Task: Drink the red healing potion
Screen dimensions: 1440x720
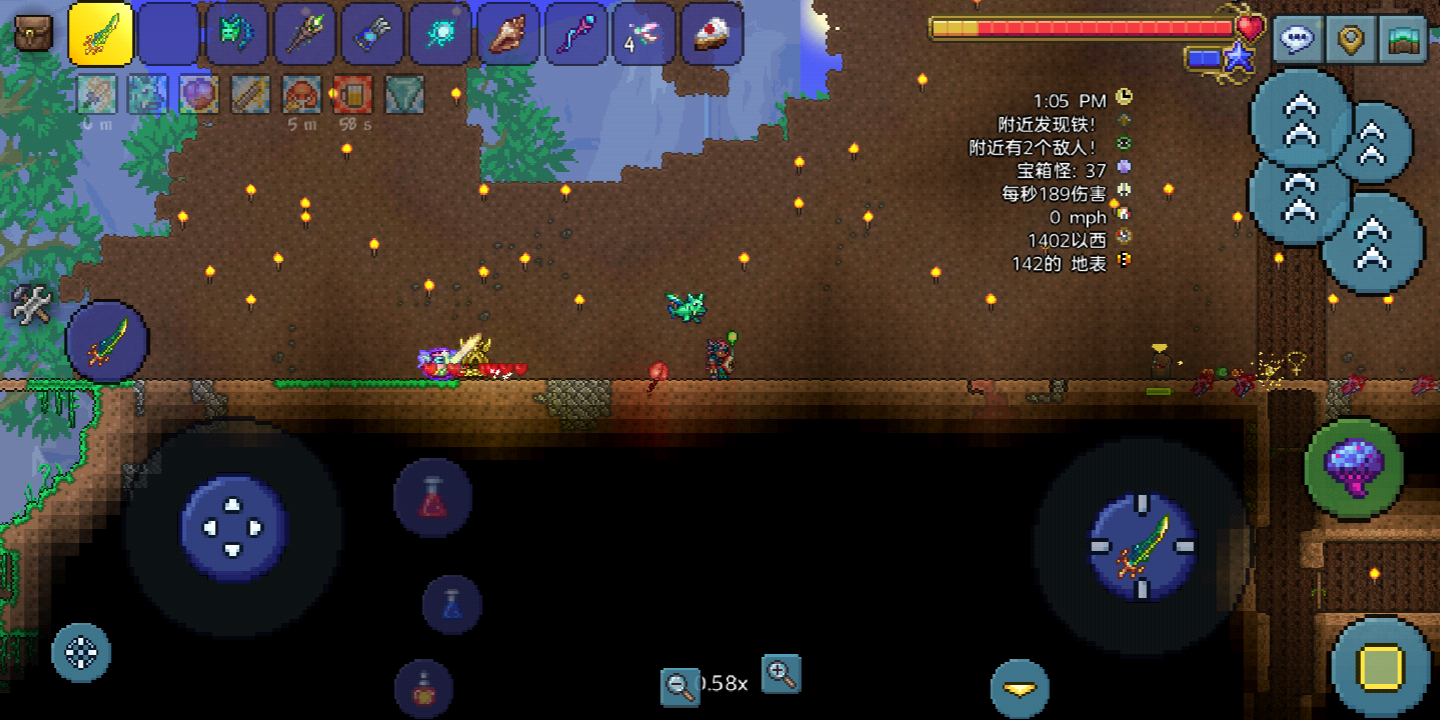Action: (x=432, y=497)
